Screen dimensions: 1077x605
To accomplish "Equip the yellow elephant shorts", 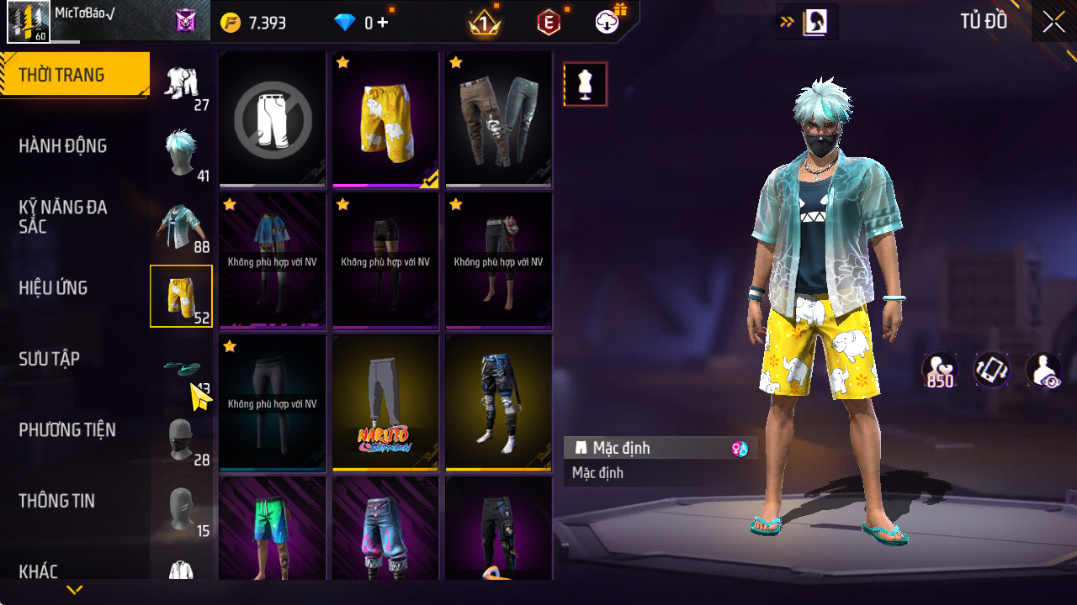I will [x=386, y=118].
